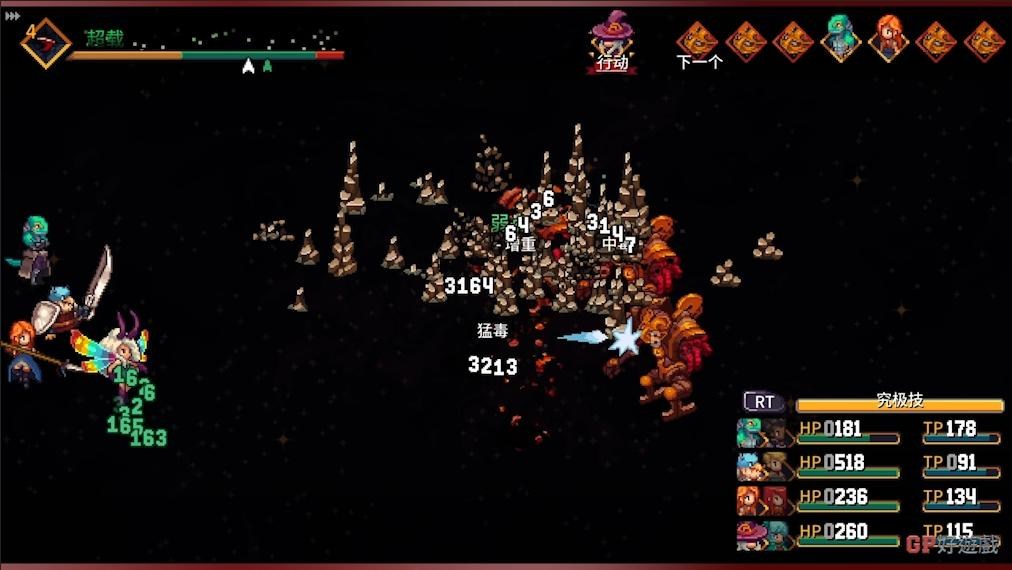Screen dimensions: 1012x570
Task: Toggle the fast-forward arrows battle speed icon
Action: [x=12, y=16]
